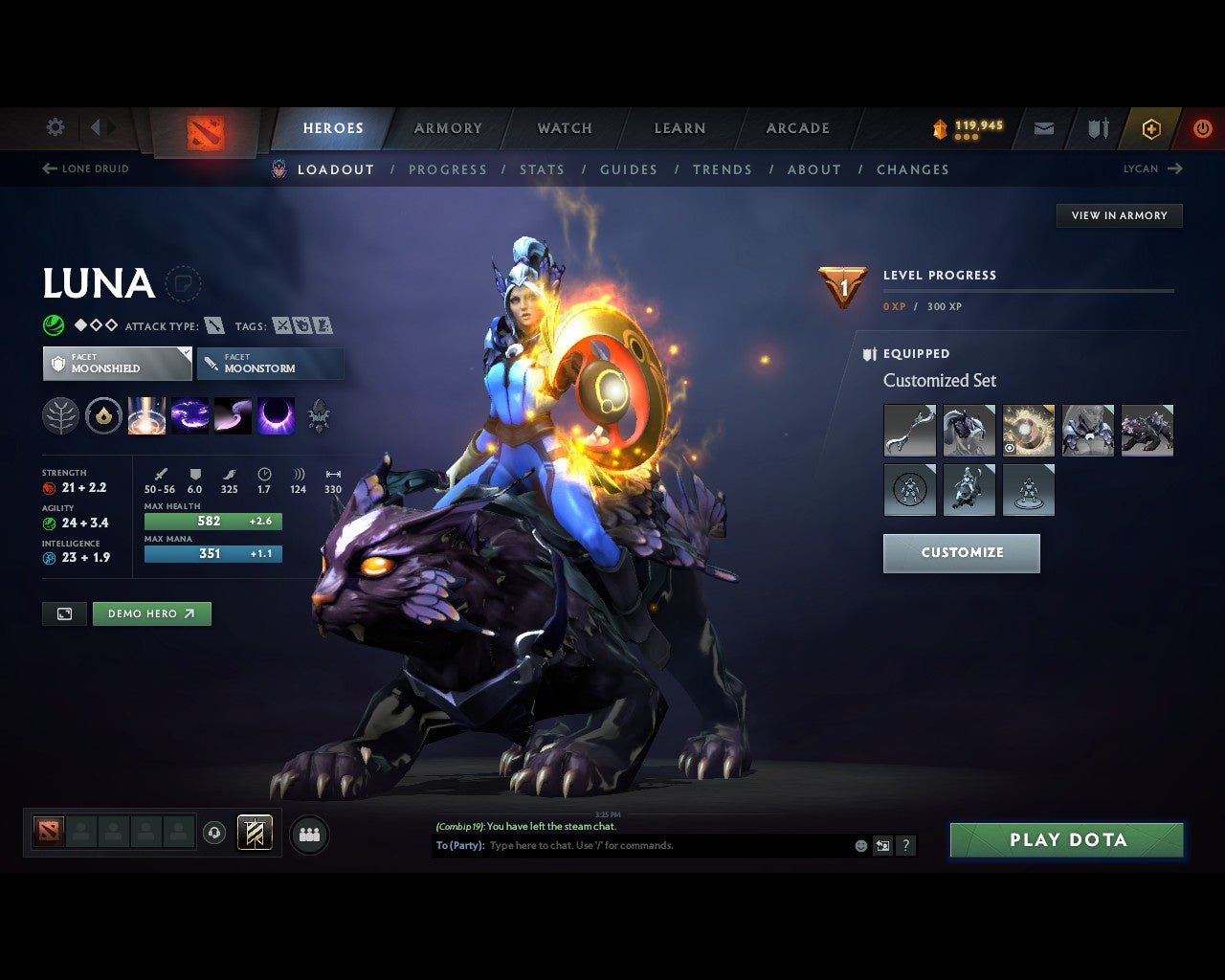The width and height of the screenshot is (1225, 980).
Task: Open the ARMORY menu
Action: point(447,127)
